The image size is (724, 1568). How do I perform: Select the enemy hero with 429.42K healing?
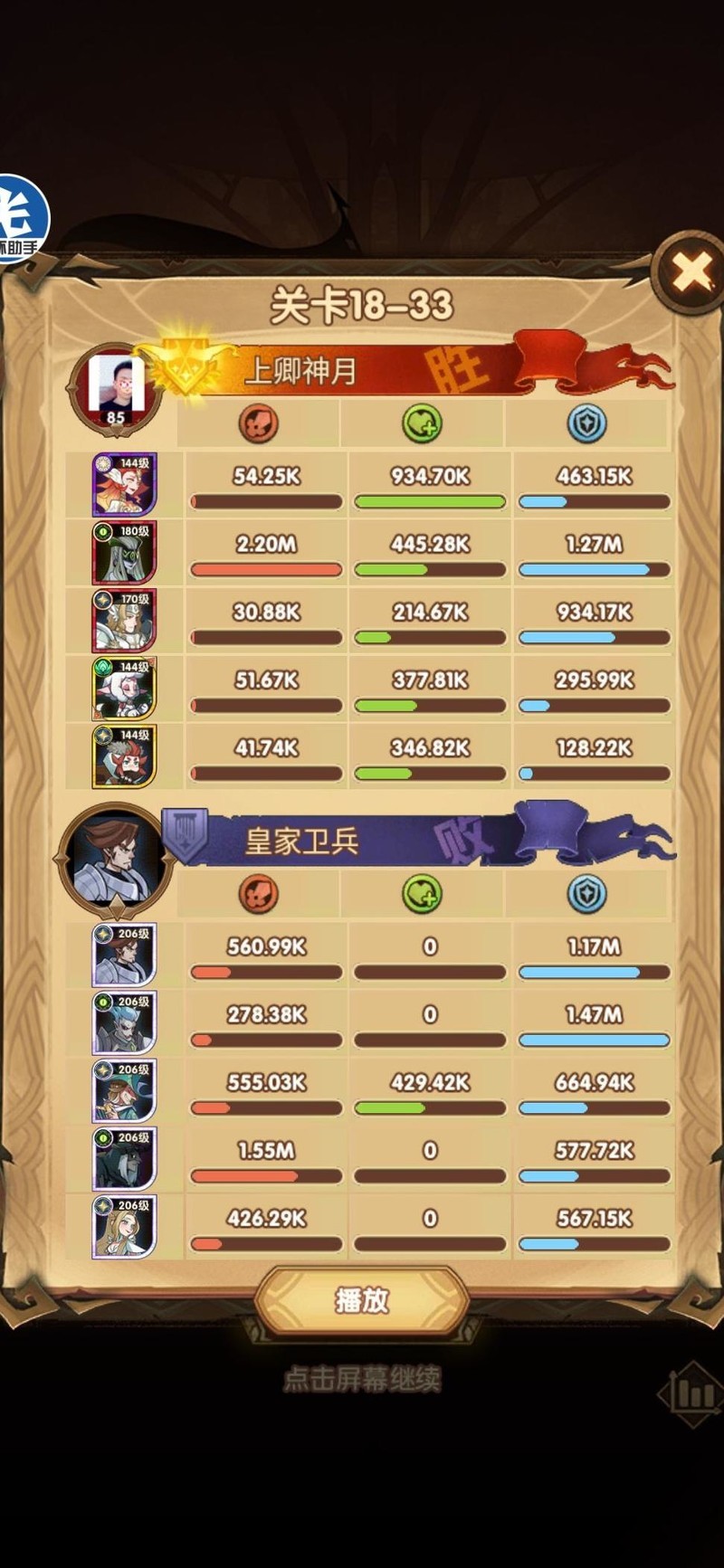pyautogui.click(x=124, y=1090)
